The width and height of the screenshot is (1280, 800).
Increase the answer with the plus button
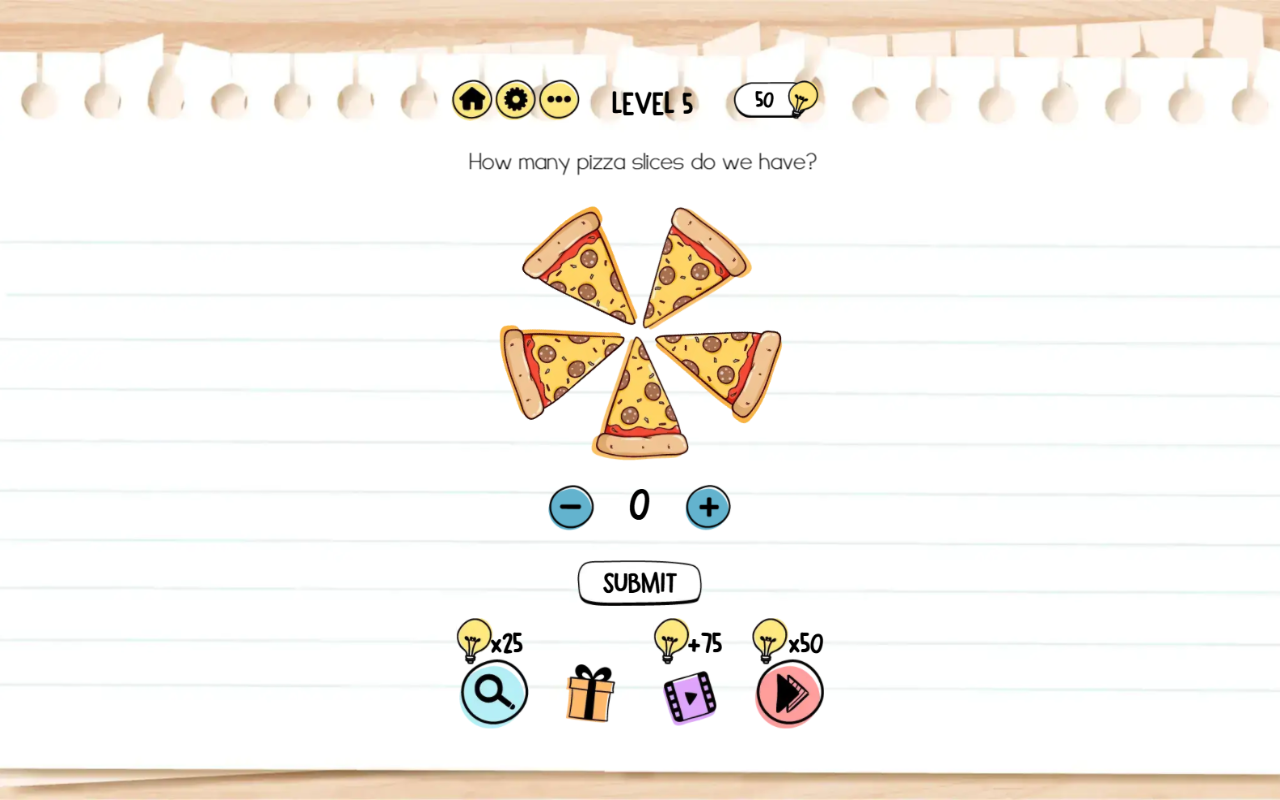[x=708, y=507]
